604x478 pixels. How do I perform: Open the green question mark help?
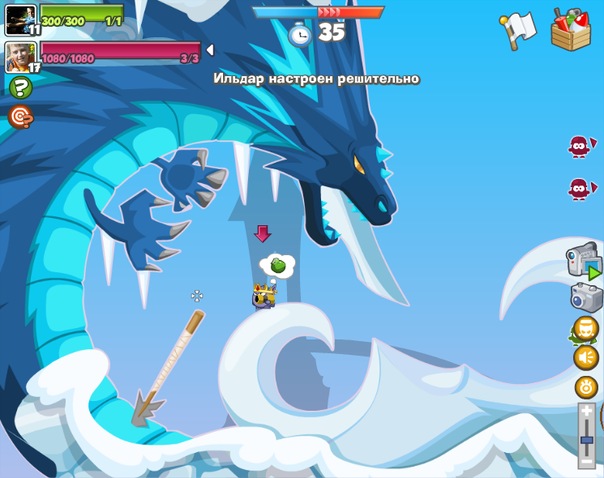(20, 88)
